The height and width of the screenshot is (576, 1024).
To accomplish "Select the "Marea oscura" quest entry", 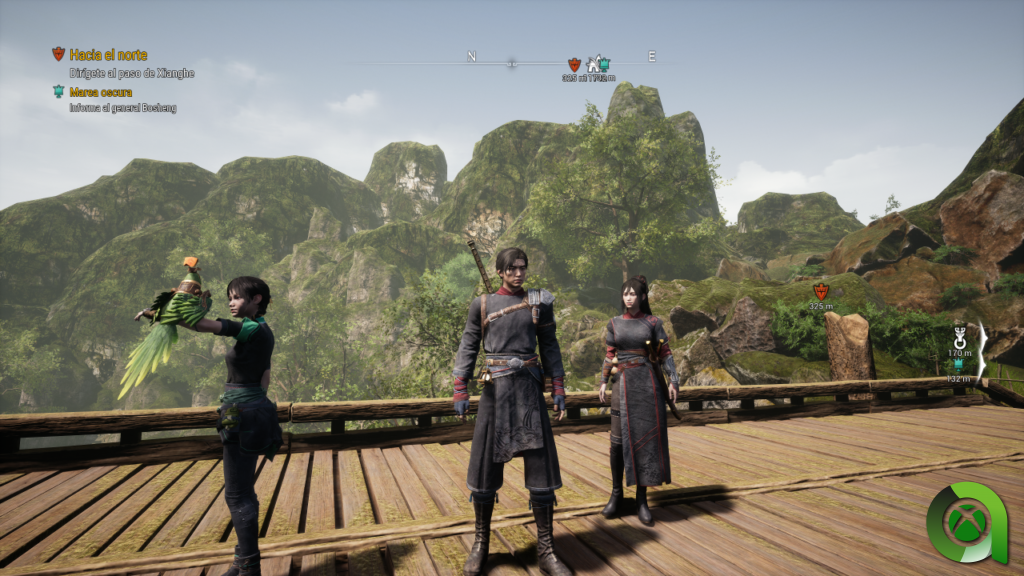I will click(103, 92).
